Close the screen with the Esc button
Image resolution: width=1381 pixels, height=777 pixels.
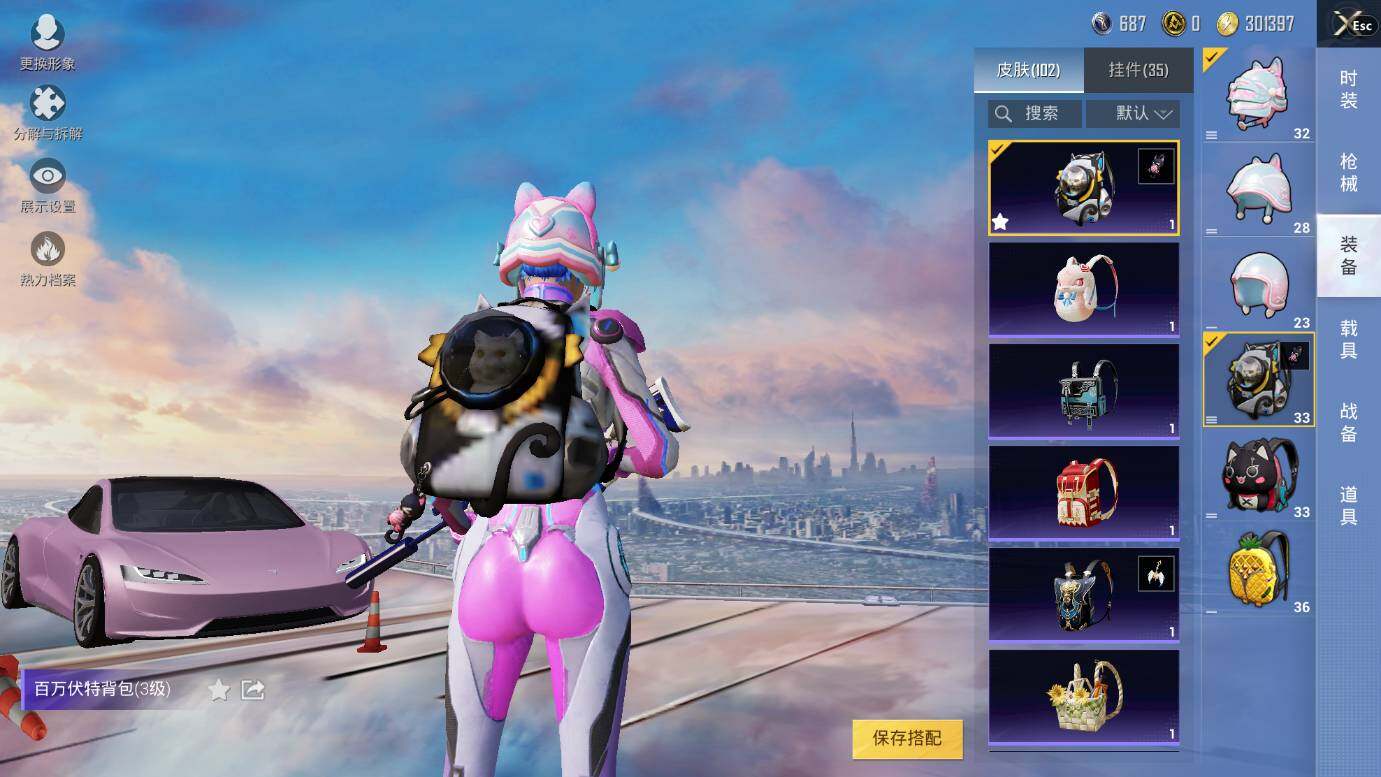pos(1350,24)
